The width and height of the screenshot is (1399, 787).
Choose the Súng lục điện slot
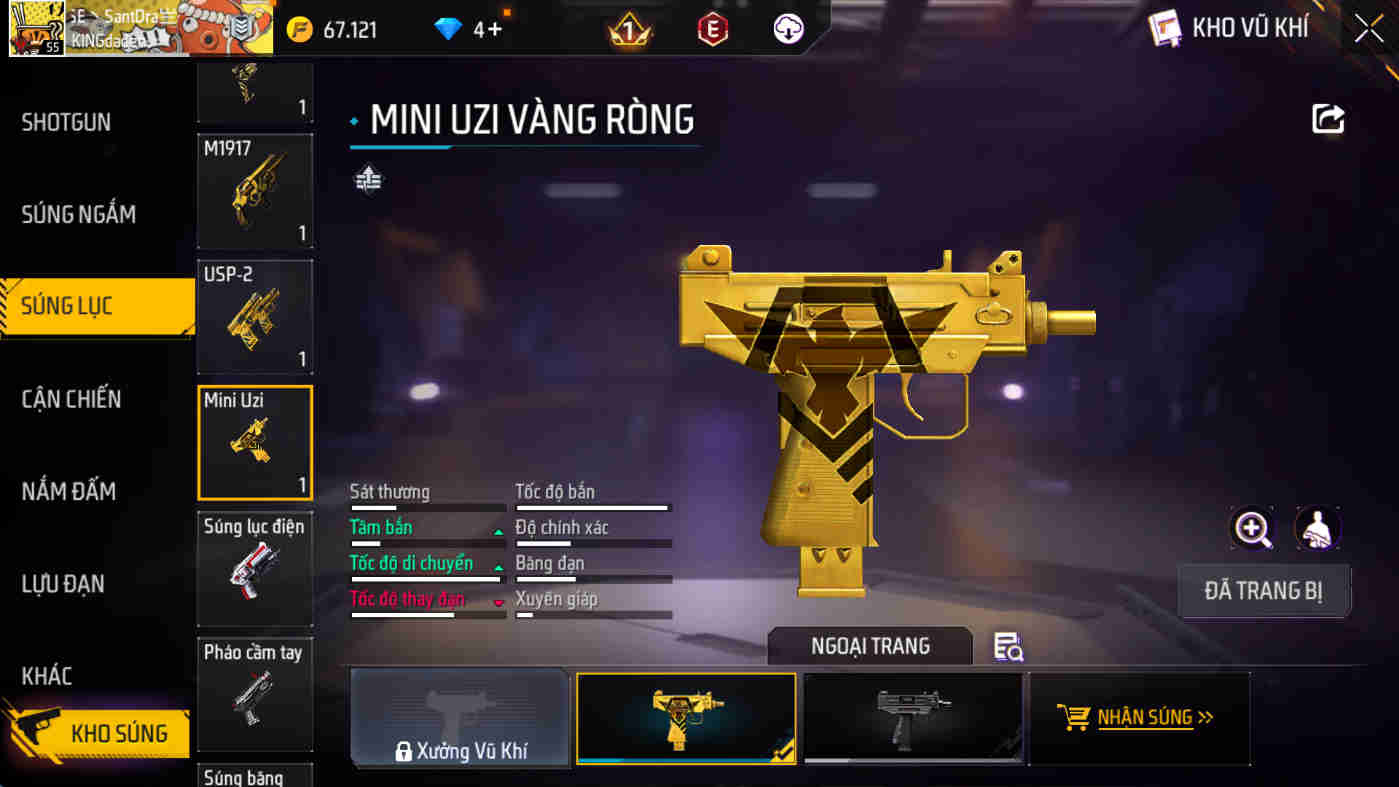(255, 569)
